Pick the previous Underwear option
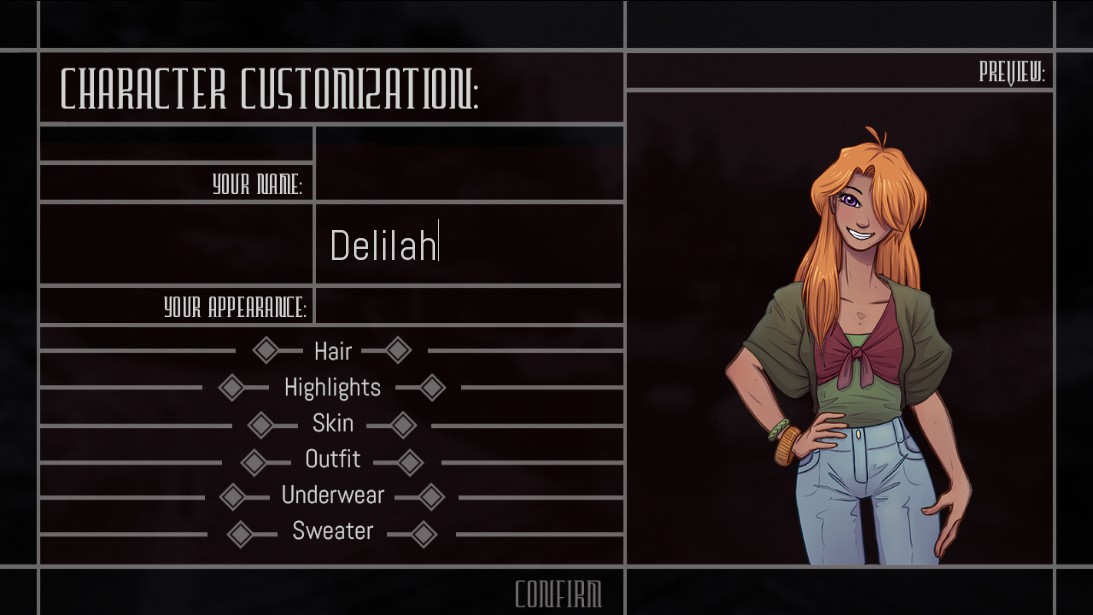This screenshot has width=1093, height=615. click(x=231, y=496)
